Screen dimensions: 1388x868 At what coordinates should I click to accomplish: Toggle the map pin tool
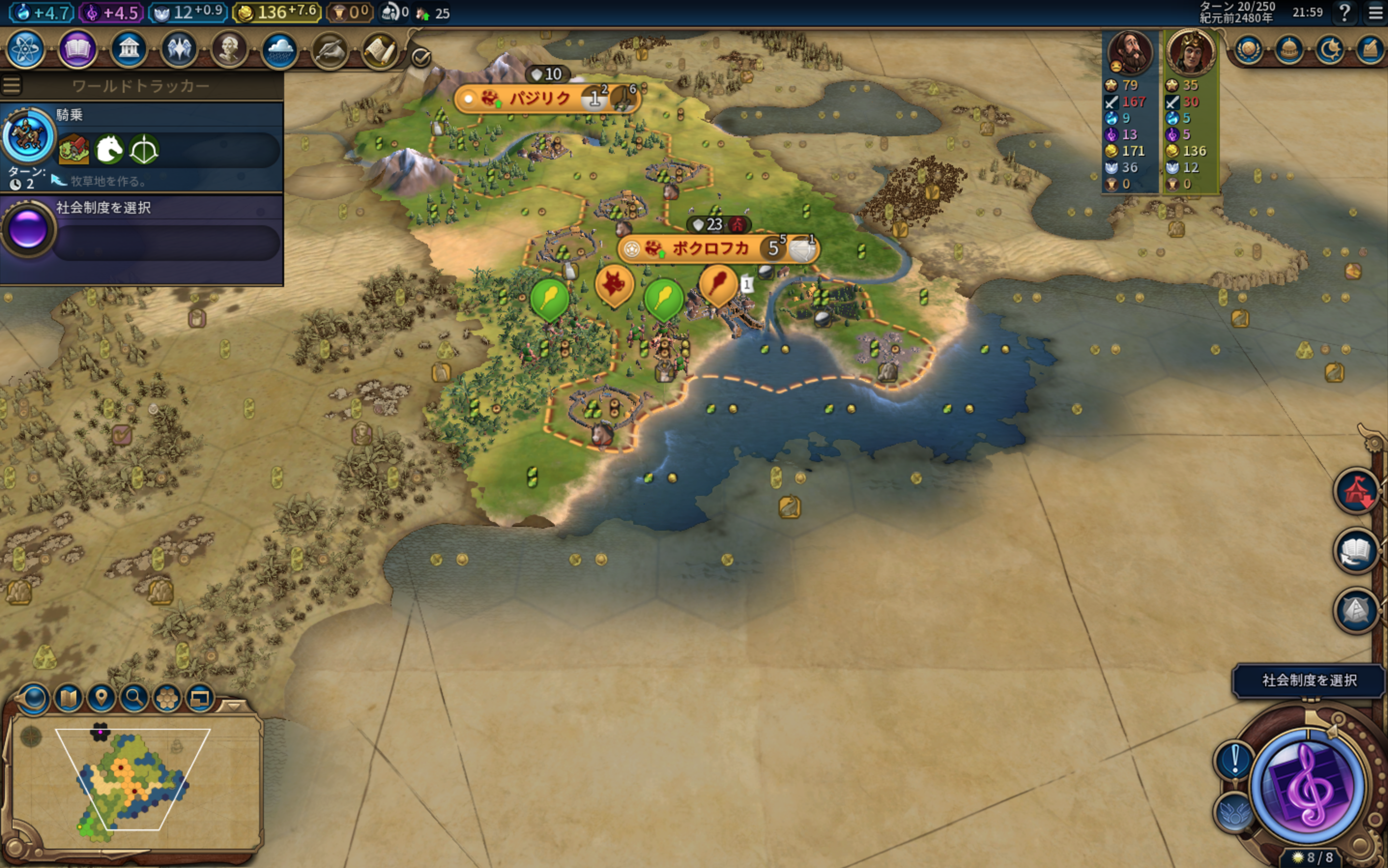point(101,698)
